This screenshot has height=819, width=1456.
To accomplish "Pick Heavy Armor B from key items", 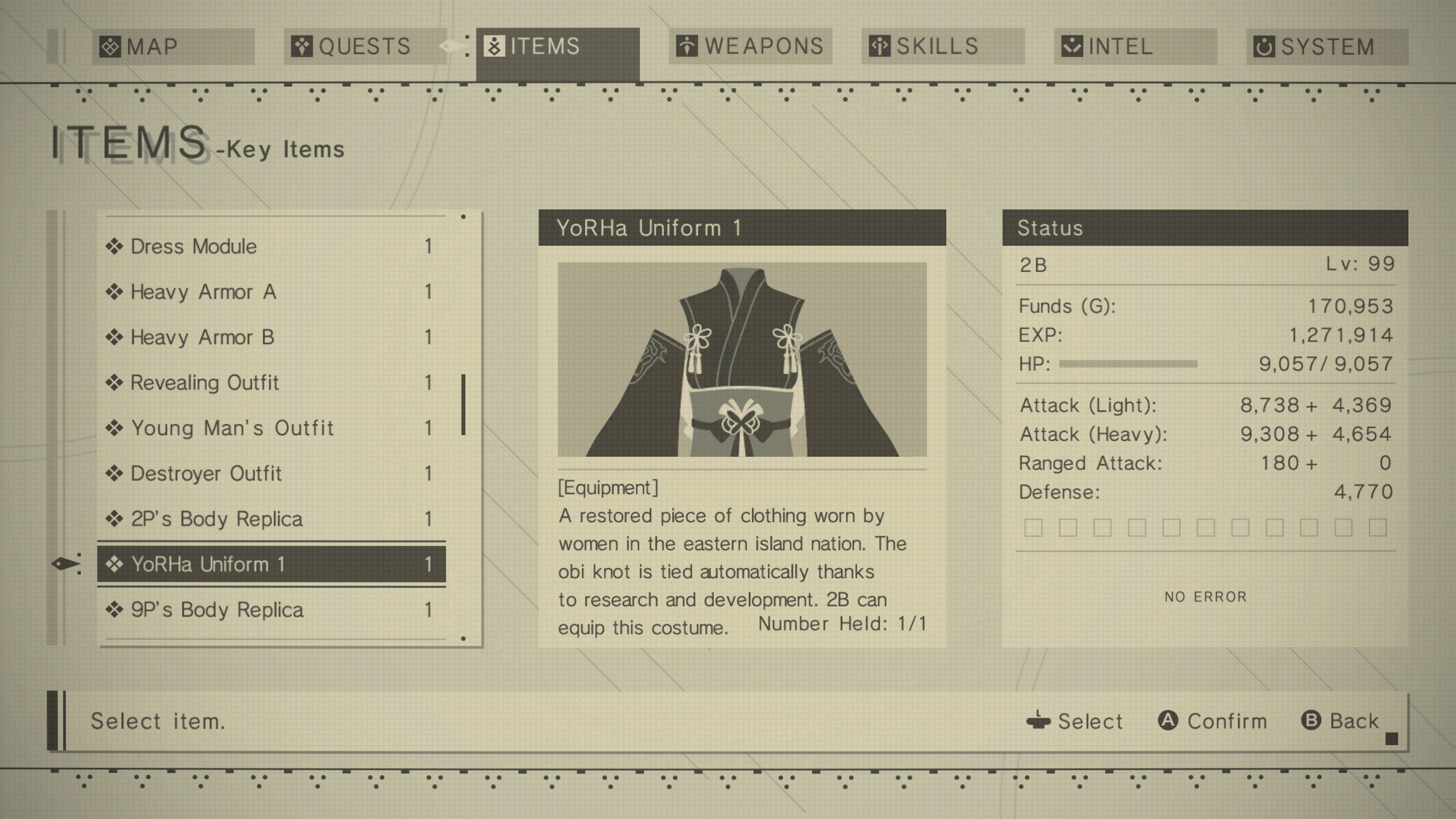I will (x=271, y=337).
